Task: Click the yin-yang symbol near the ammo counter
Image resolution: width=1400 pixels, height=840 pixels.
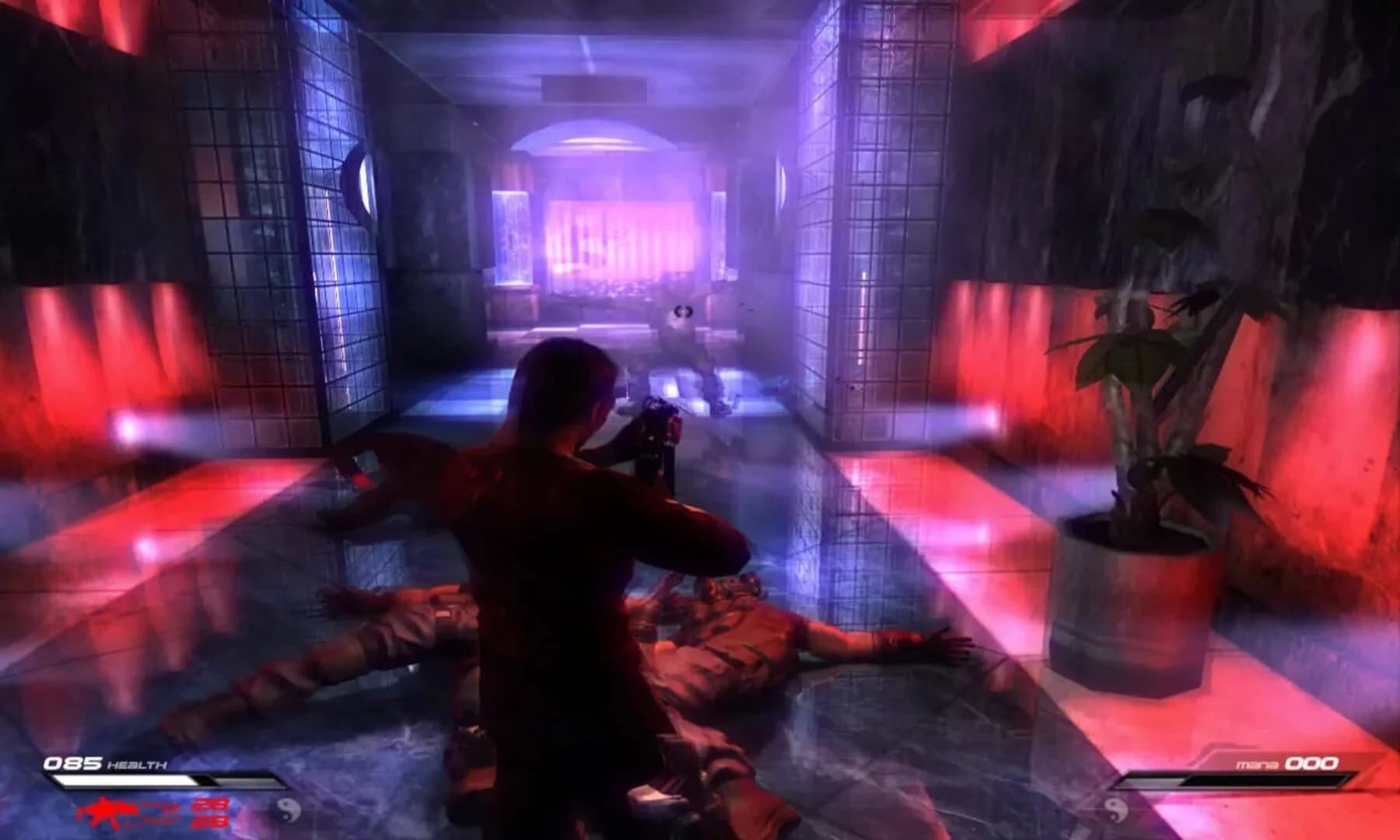Action: 287,810
